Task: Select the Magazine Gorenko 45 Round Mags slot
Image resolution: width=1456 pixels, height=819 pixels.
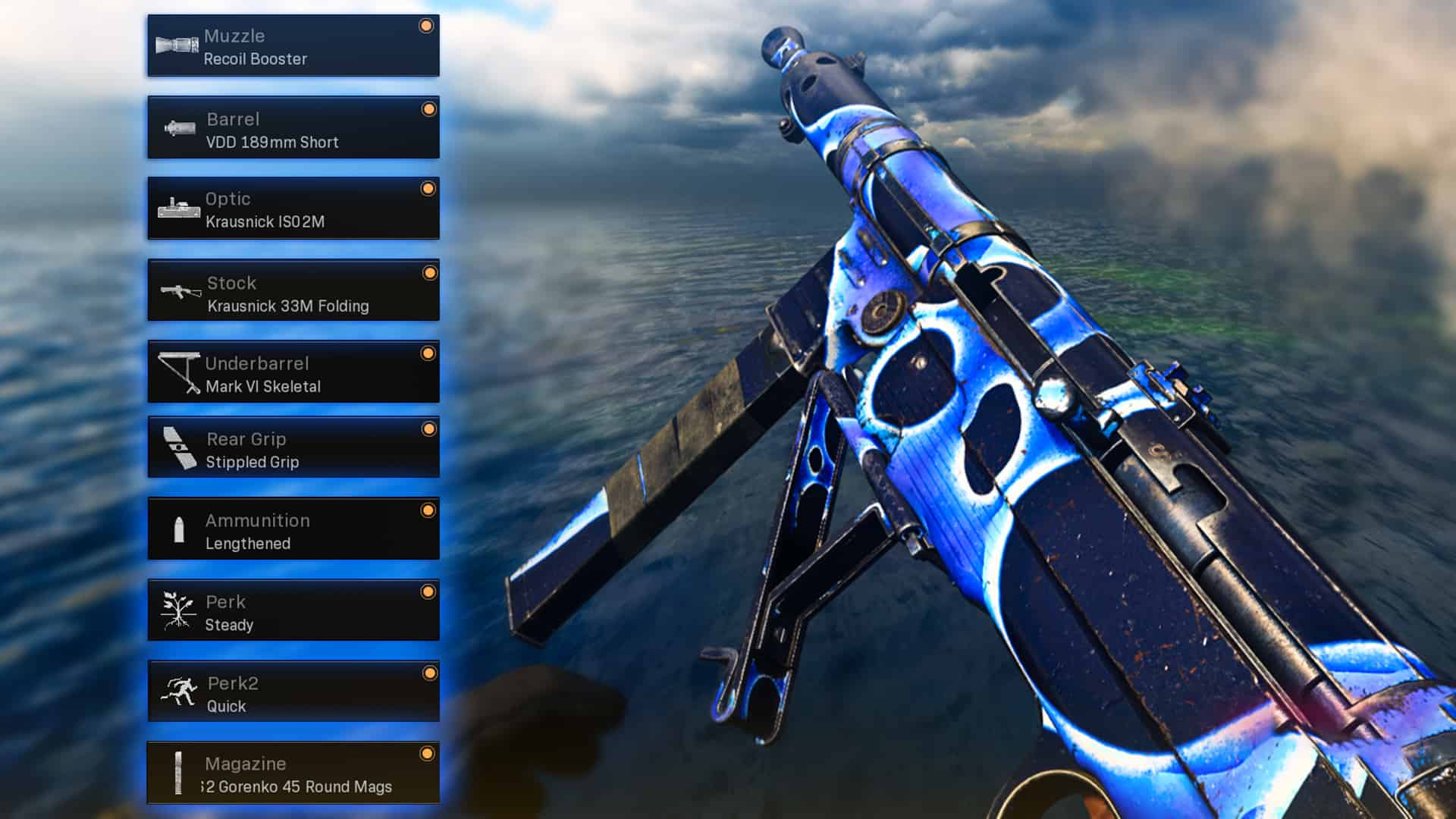Action: pos(293,773)
